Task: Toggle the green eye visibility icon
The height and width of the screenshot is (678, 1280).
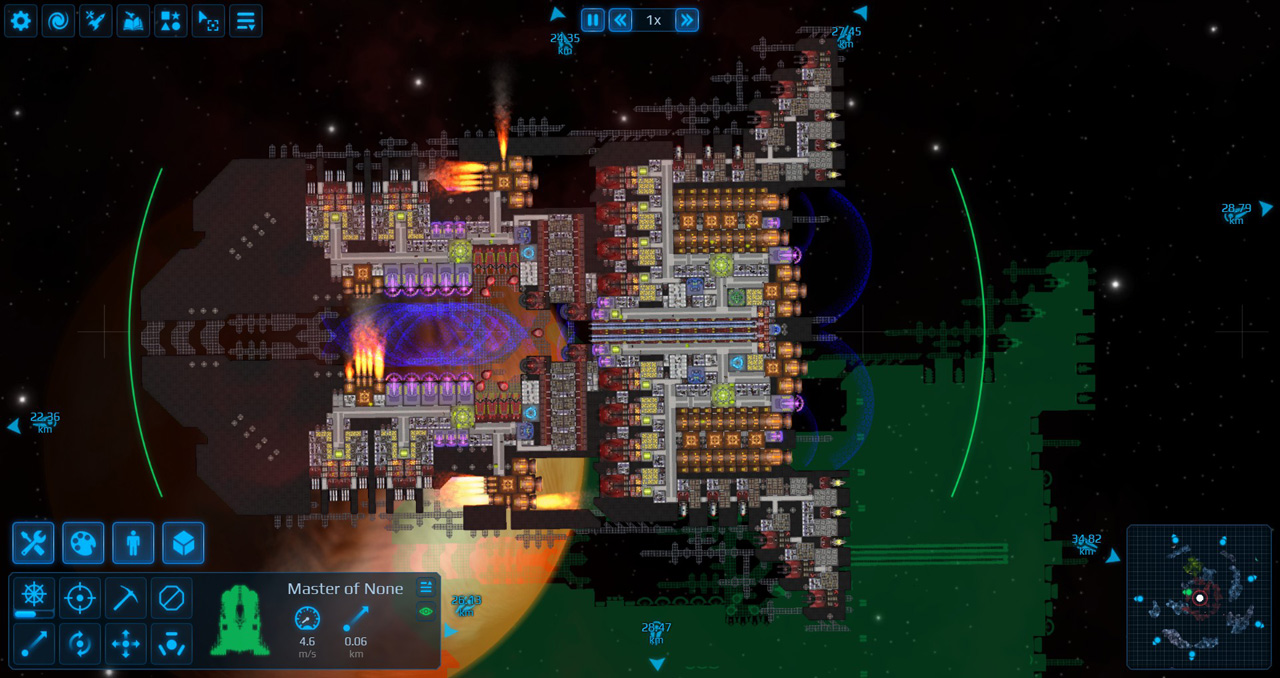Action: [x=426, y=611]
